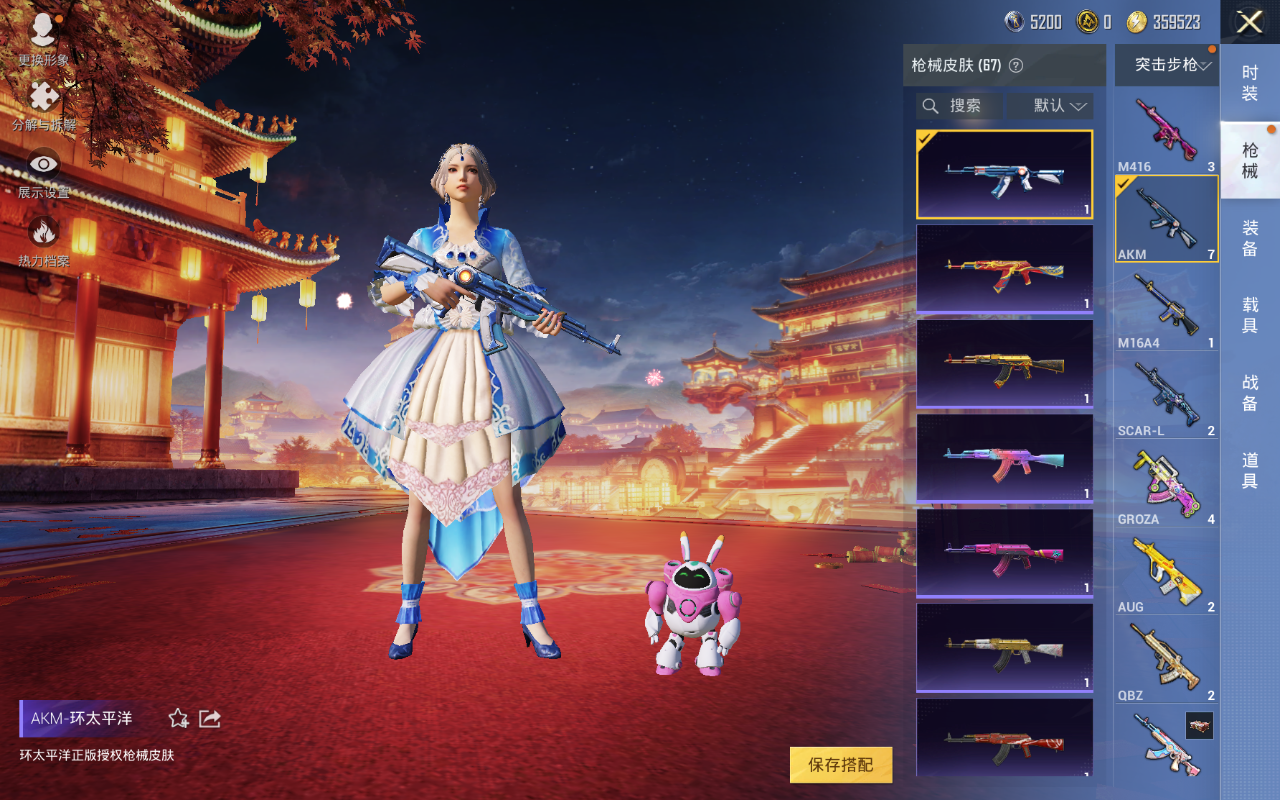Close the inventory screen with X
This screenshot has height=800, width=1280.
[x=1249, y=22]
